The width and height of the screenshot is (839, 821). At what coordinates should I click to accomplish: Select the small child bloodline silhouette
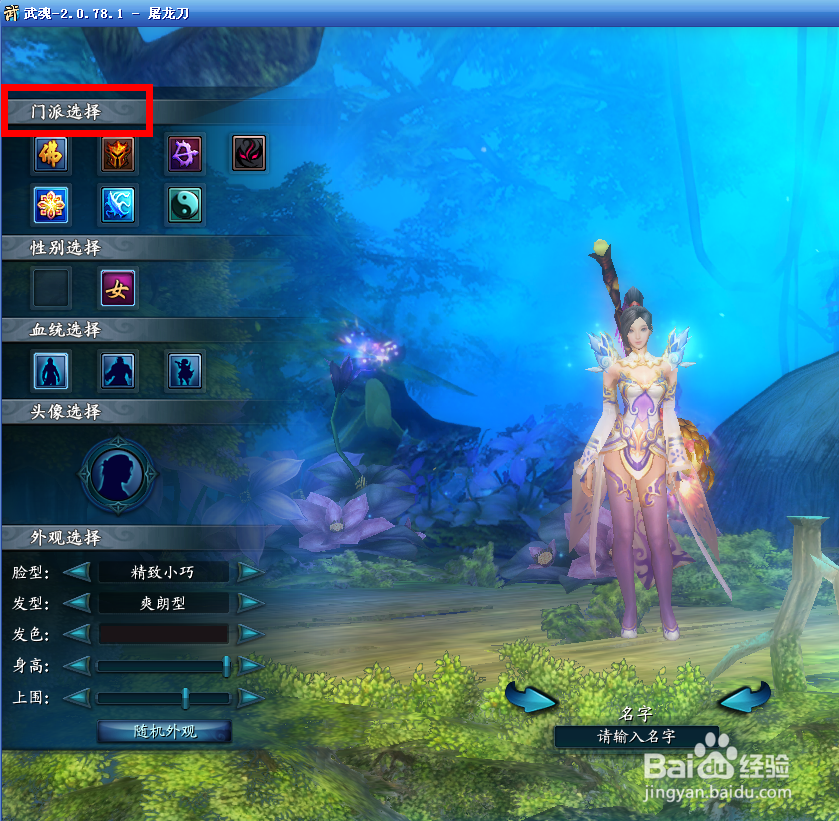[185, 370]
